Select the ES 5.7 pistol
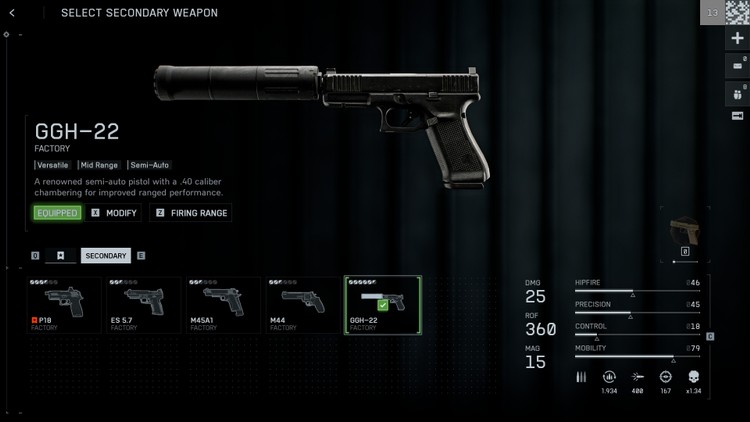 click(x=143, y=305)
